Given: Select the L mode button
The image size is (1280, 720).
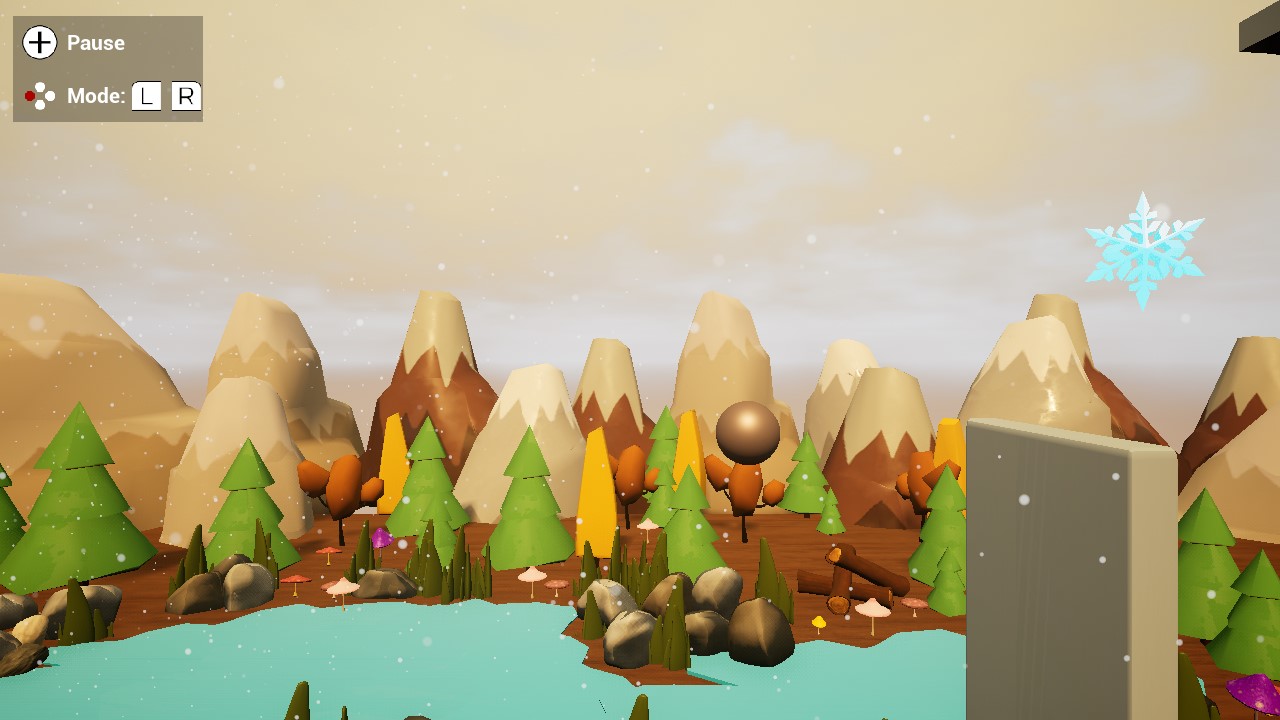Looking at the screenshot, I should click(x=147, y=96).
